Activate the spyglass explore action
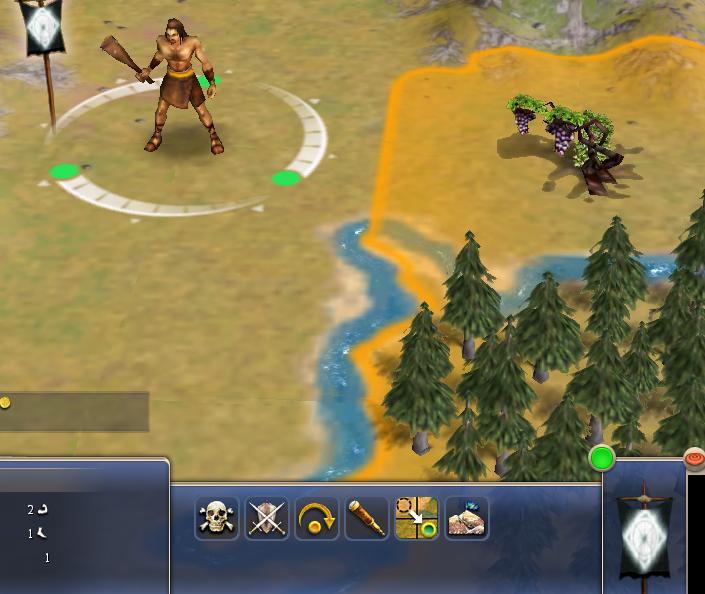Viewport: 705px width, 594px height. click(x=367, y=518)
